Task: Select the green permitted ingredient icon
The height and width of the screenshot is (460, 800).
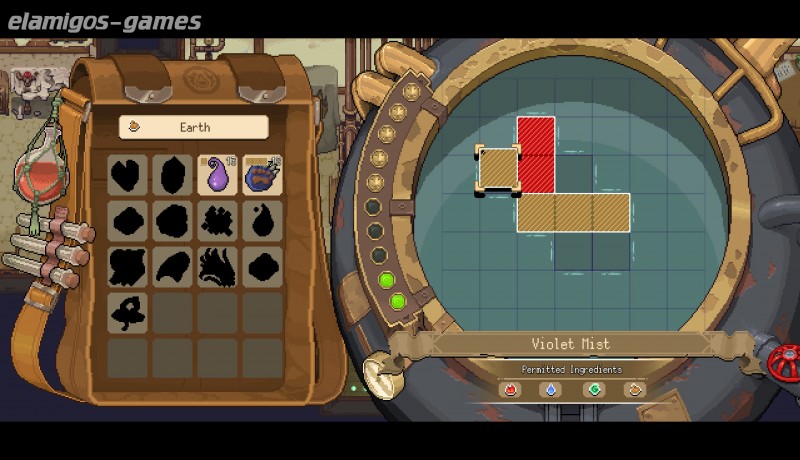Action: pyautogui.click(x=594, y=389)
